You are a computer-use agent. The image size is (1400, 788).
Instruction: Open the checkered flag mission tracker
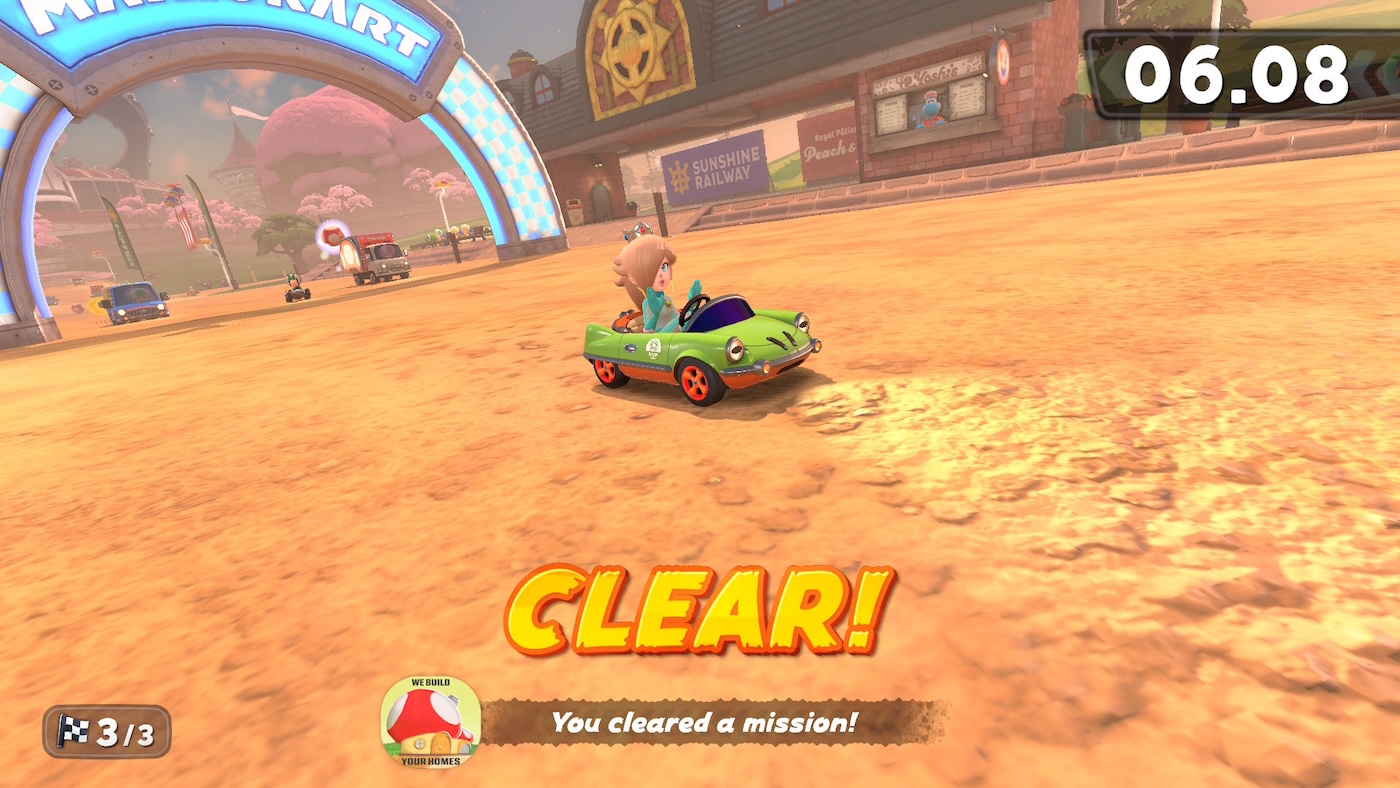coord(106,733)
